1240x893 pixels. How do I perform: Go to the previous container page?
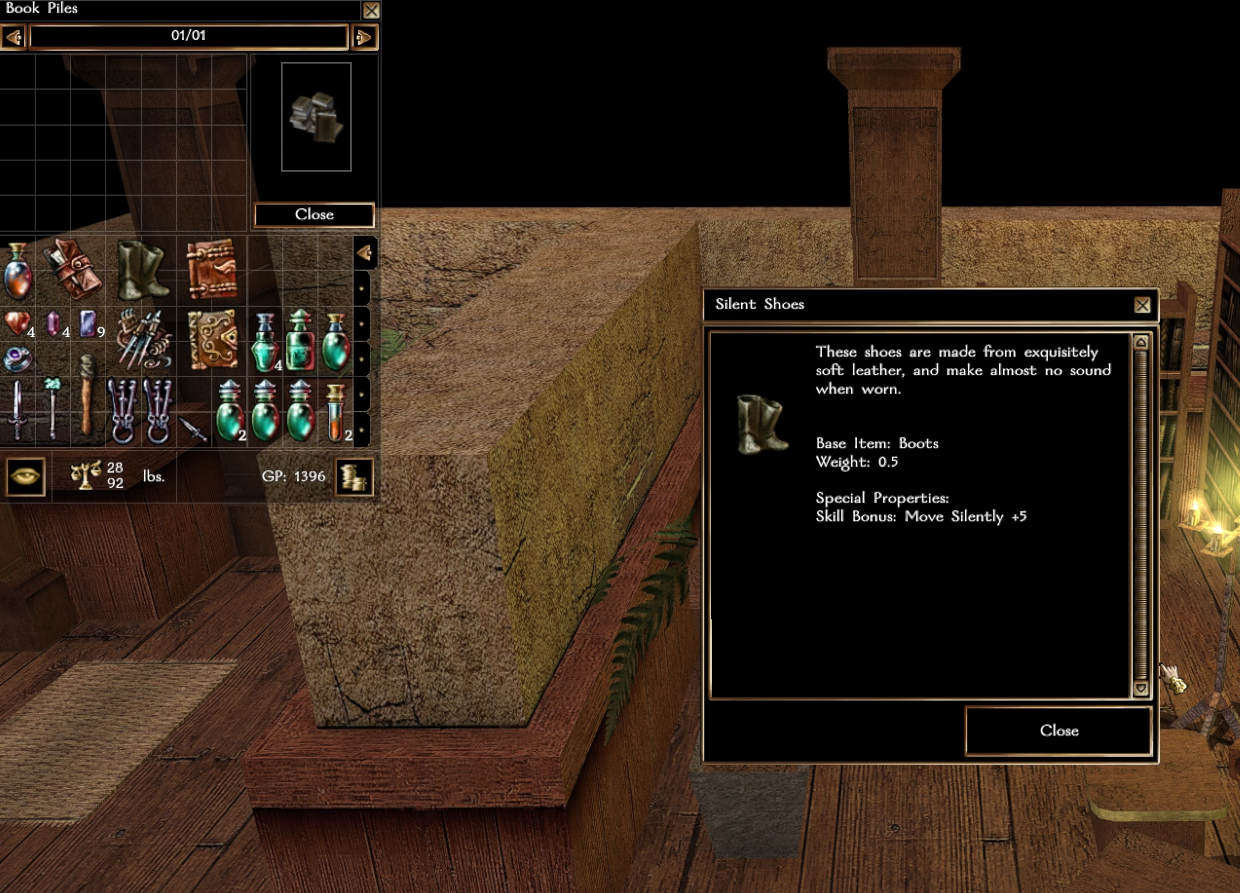tap(13, 38)
